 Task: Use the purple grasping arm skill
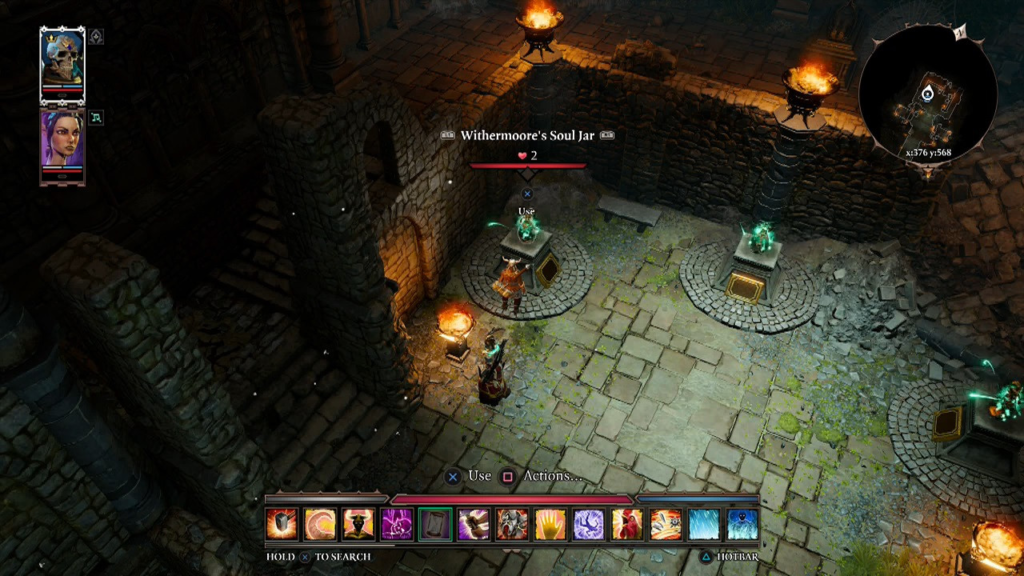click(474, 524)
